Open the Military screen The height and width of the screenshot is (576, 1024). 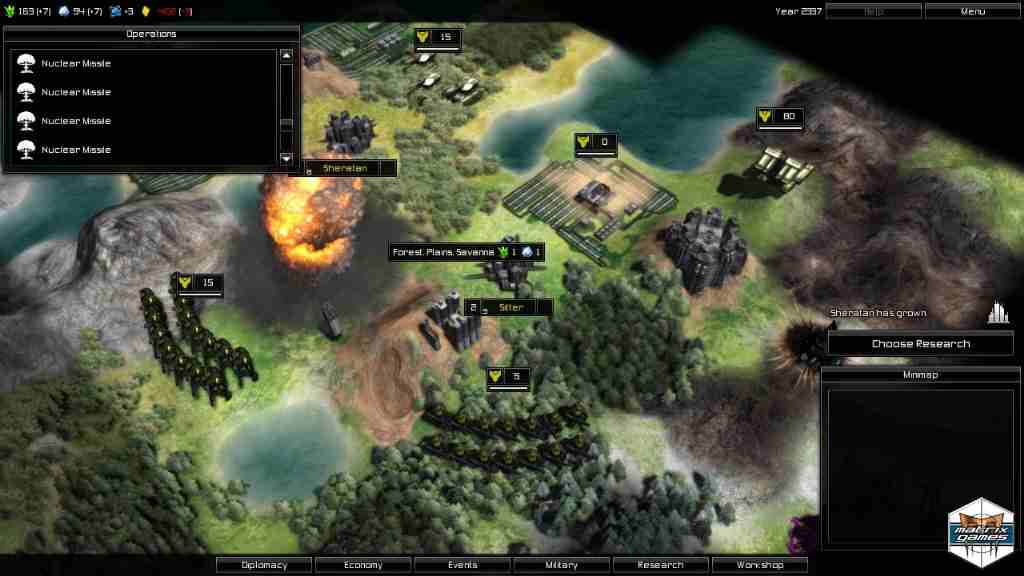561,565
